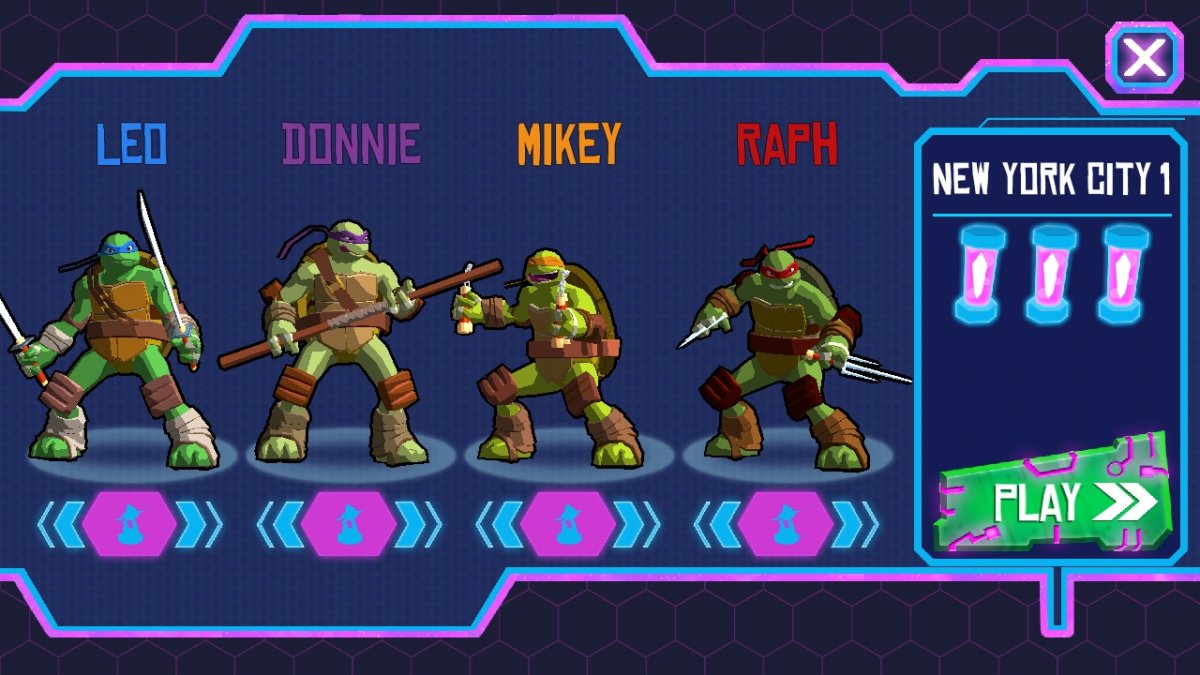Close the character select screen
The image size is (1200, 675).
pyautogui.click(x=1144, y=59)
